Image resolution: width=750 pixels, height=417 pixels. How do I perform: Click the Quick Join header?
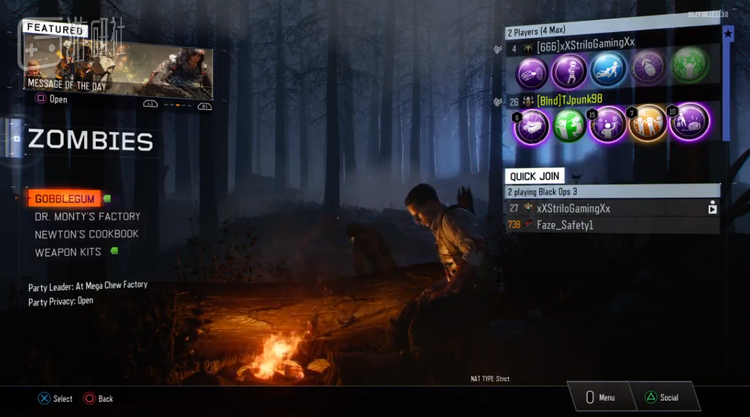534,176
